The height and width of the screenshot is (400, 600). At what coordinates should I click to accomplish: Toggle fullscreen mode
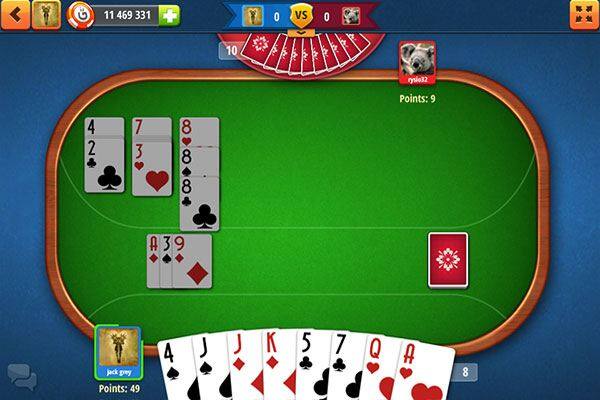coord(583,14)
